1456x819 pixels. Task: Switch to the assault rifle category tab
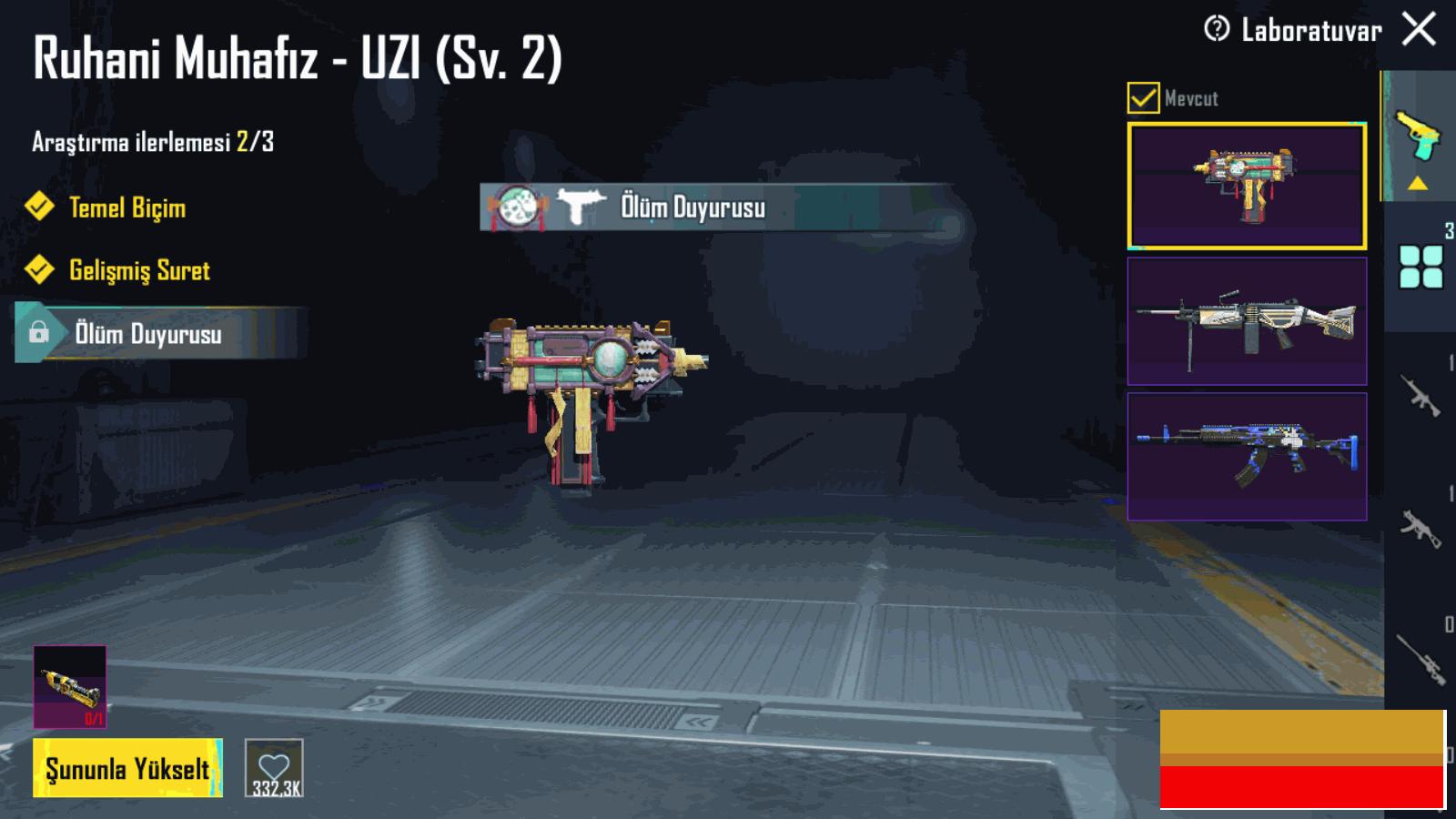tap(1421, 396)
